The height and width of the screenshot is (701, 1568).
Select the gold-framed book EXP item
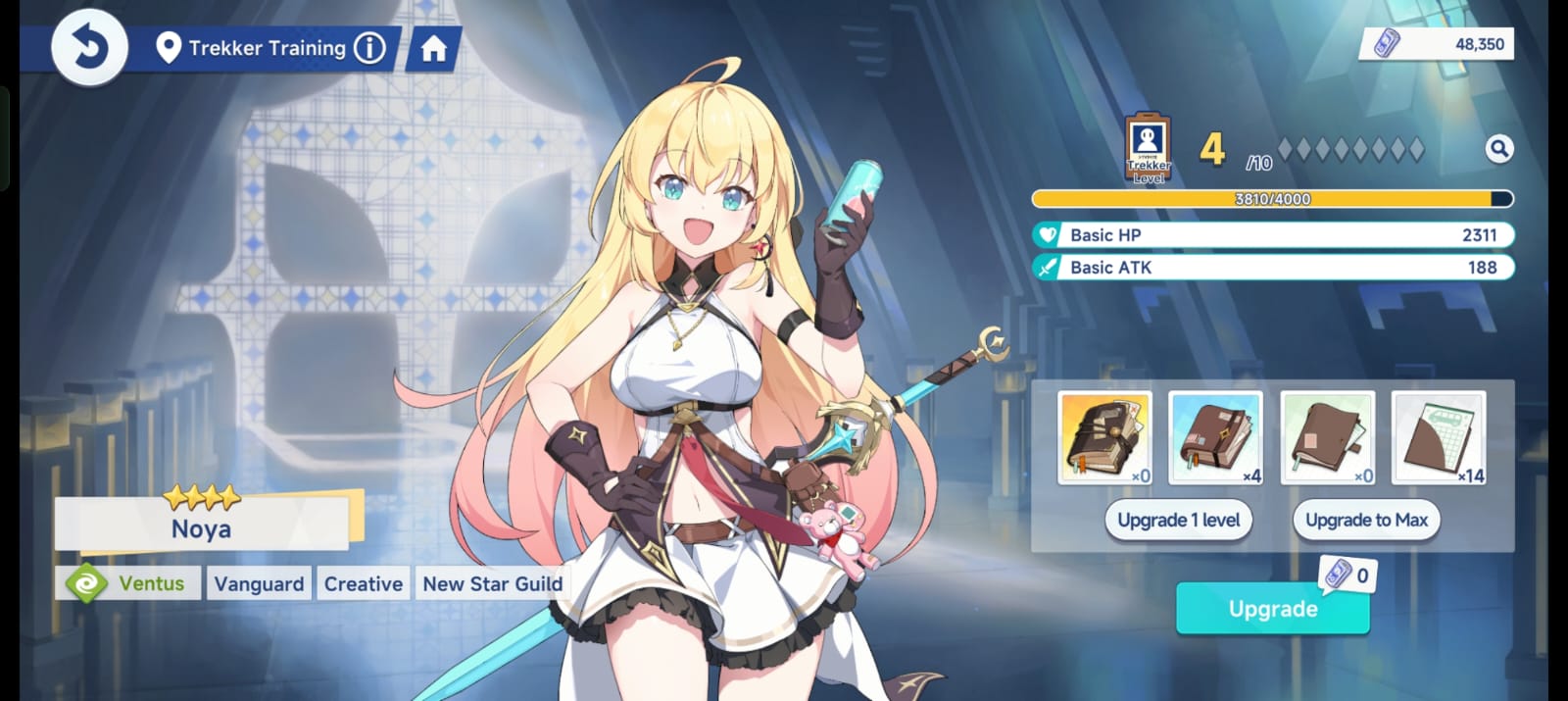pyautogui.click(x=1104, y=437)
